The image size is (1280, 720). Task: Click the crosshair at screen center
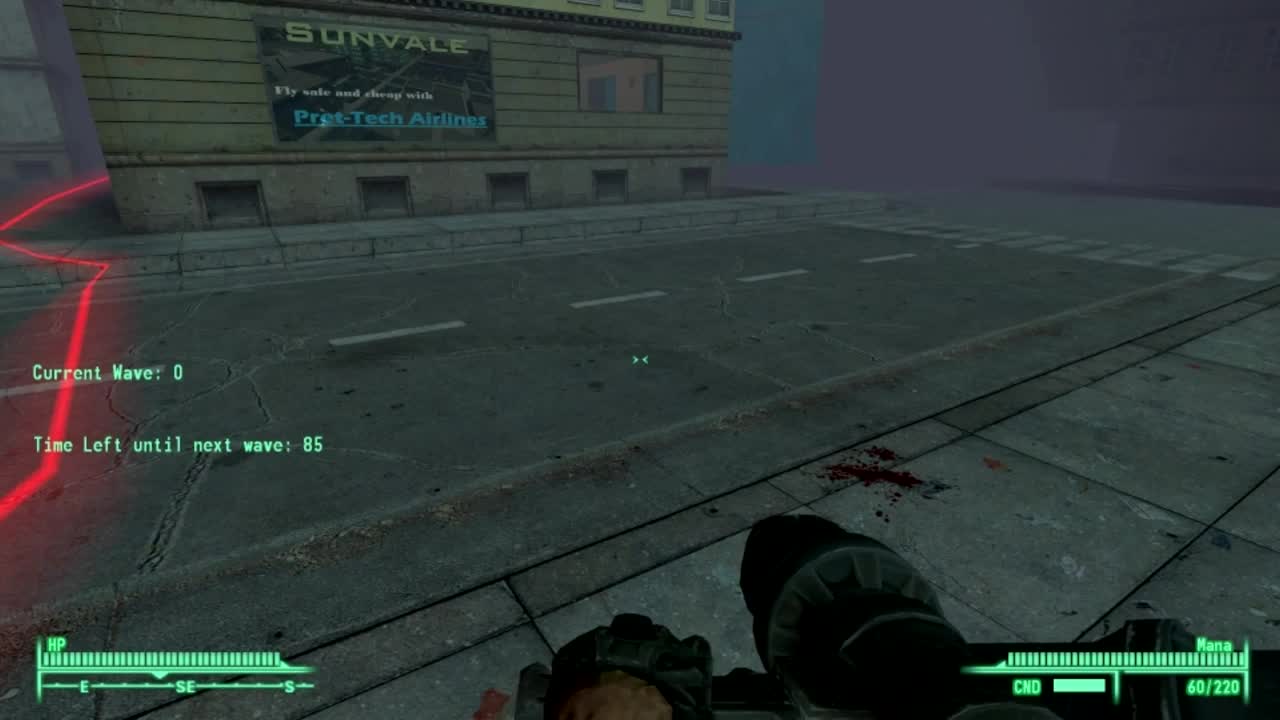point(640,360)
